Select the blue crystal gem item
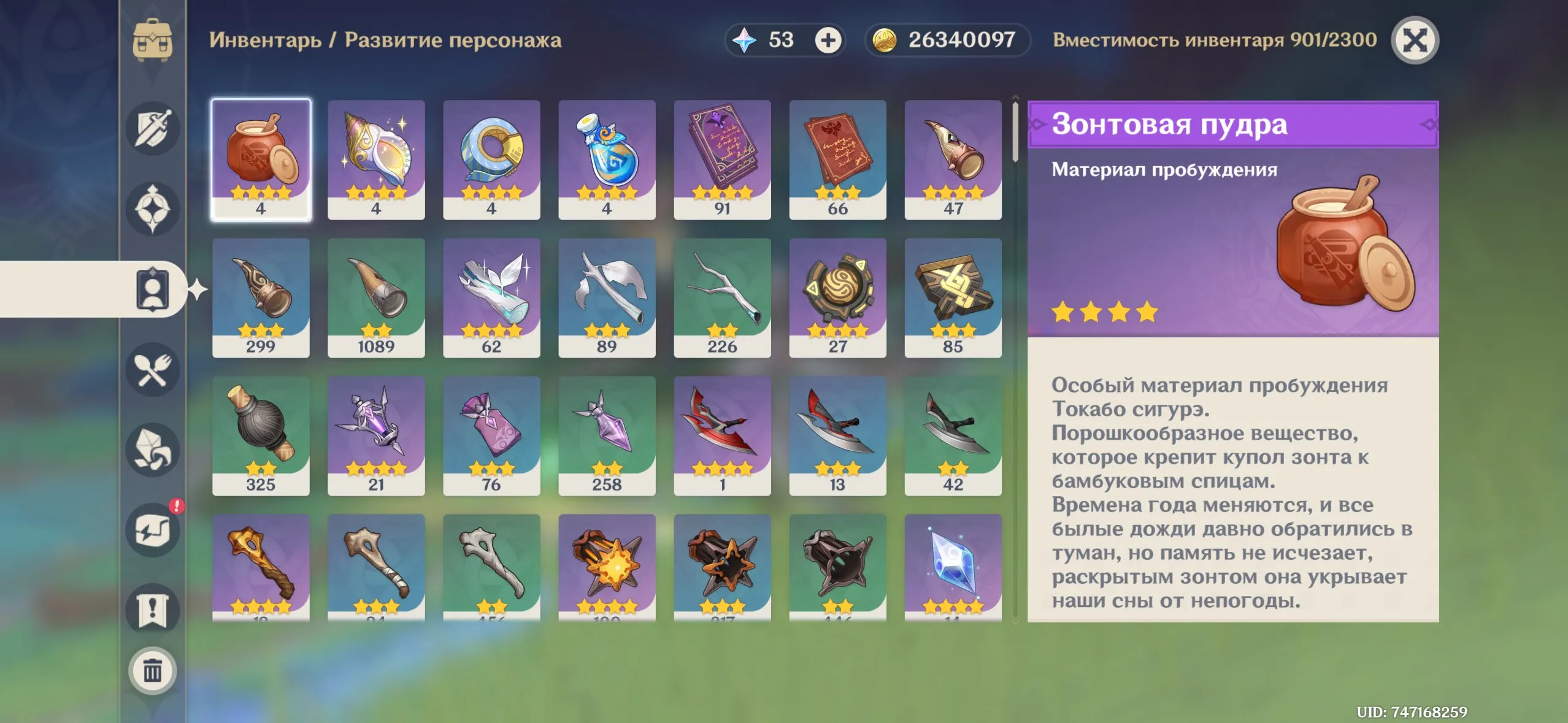Image resolution: width=1568 pixels, height=723 pixels. (x=953, y=567)
